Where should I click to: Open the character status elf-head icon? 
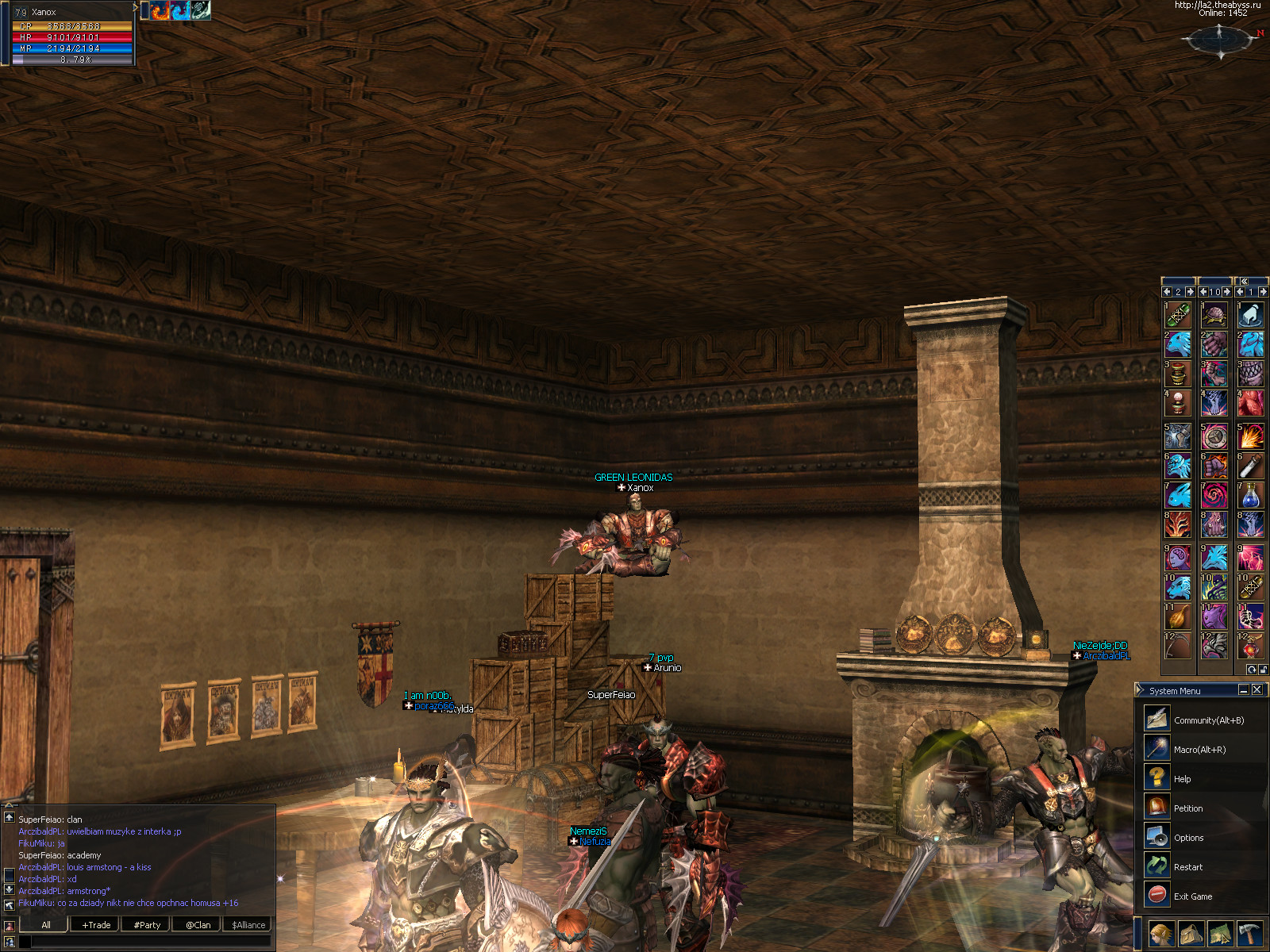[1161, 935]
